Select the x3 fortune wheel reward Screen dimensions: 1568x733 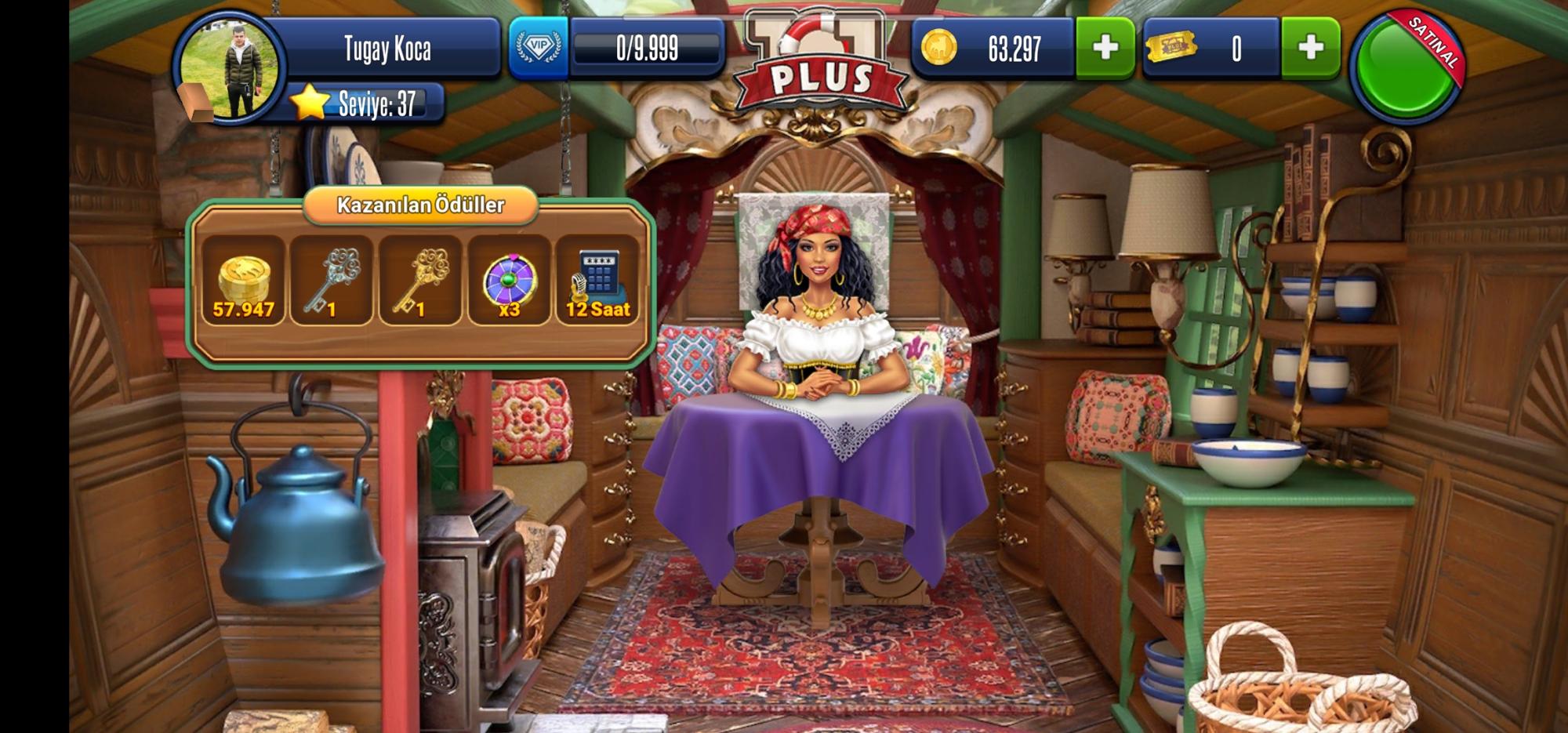coord(510,281)
